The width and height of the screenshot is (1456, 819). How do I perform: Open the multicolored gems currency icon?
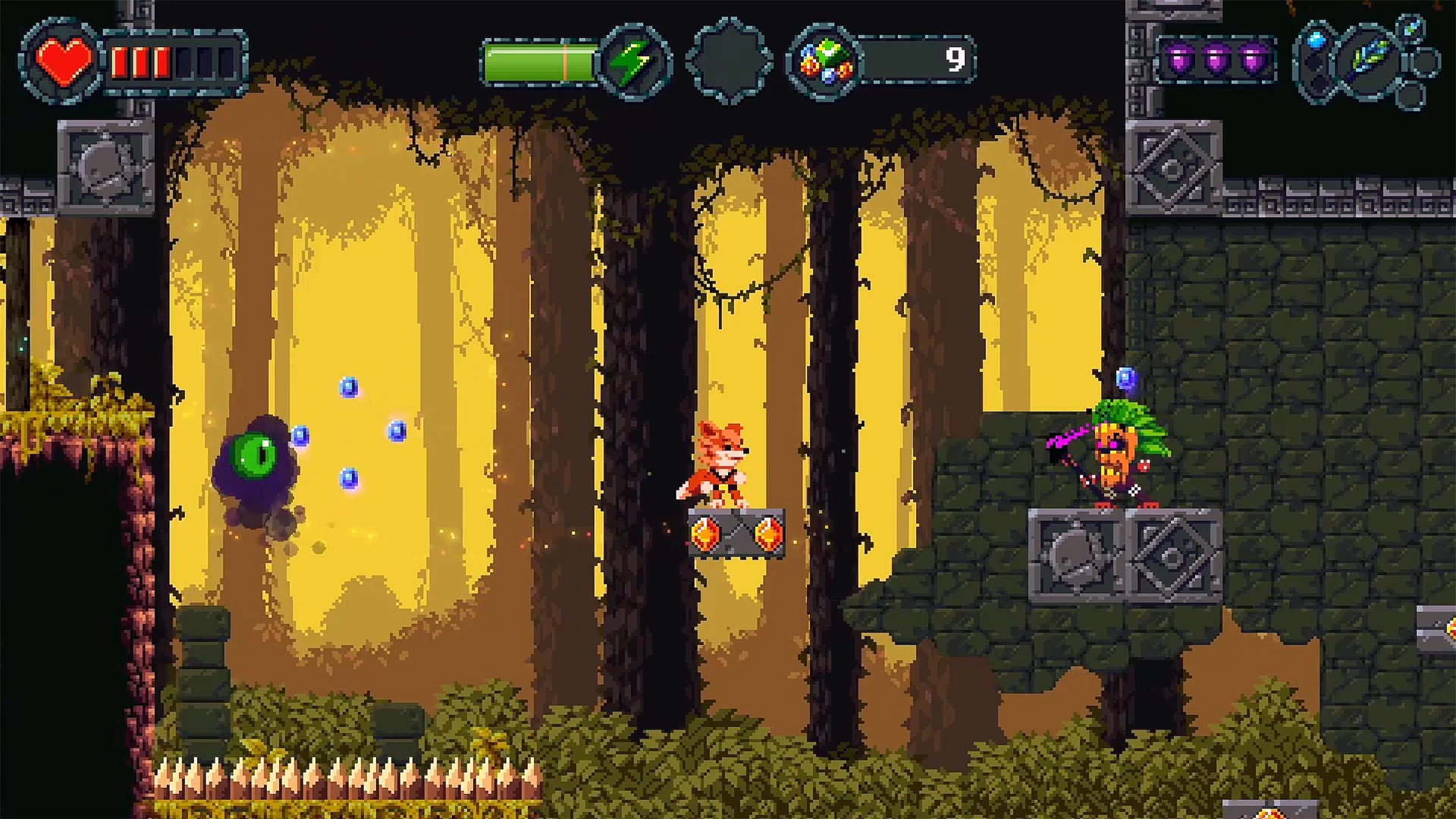pos(827,59)
